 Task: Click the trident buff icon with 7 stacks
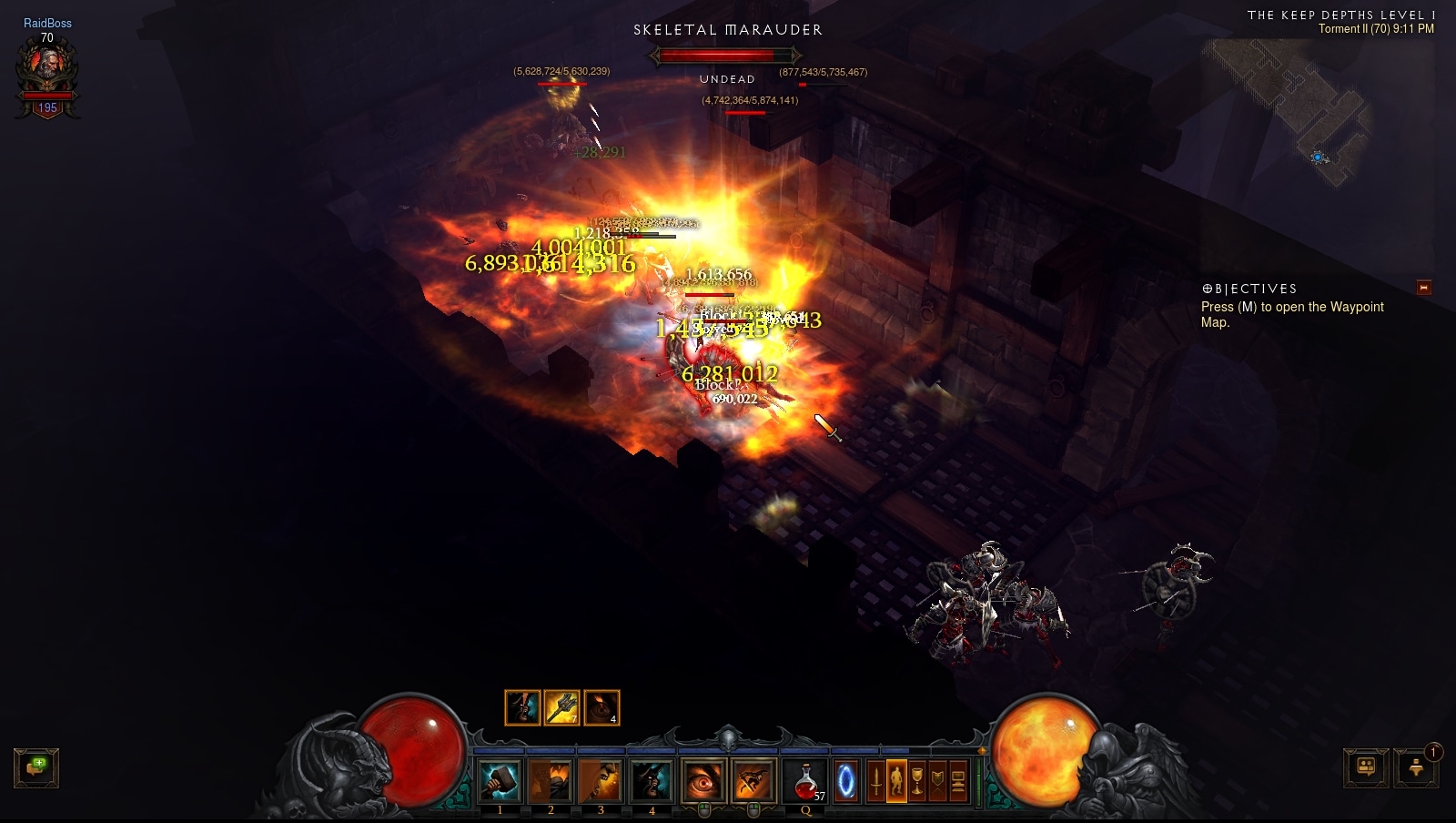click(561, 707)
